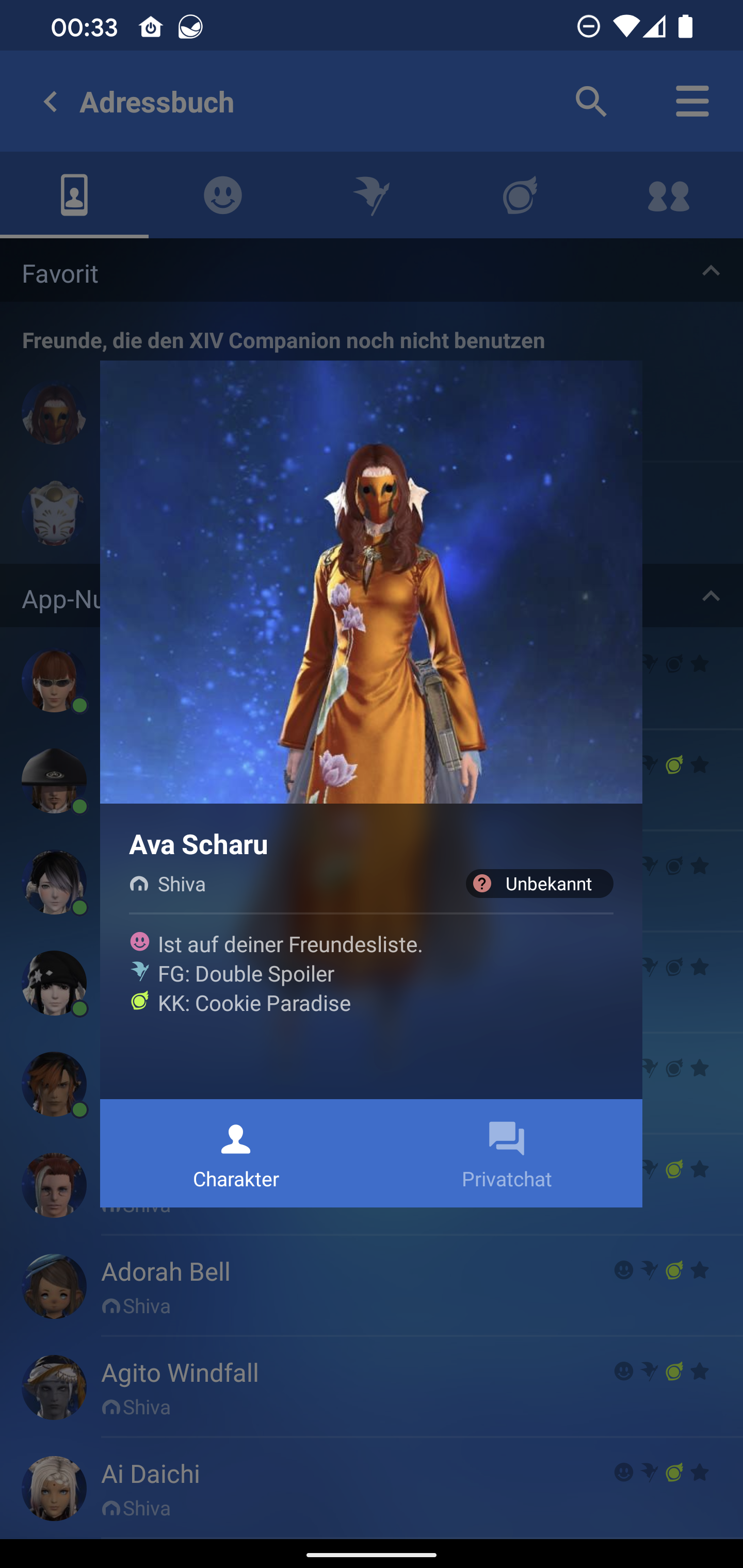Start a Privatchat with Ava Scharu
The width and height of the screenshot is (743, 1568).
click(506, 1153)
